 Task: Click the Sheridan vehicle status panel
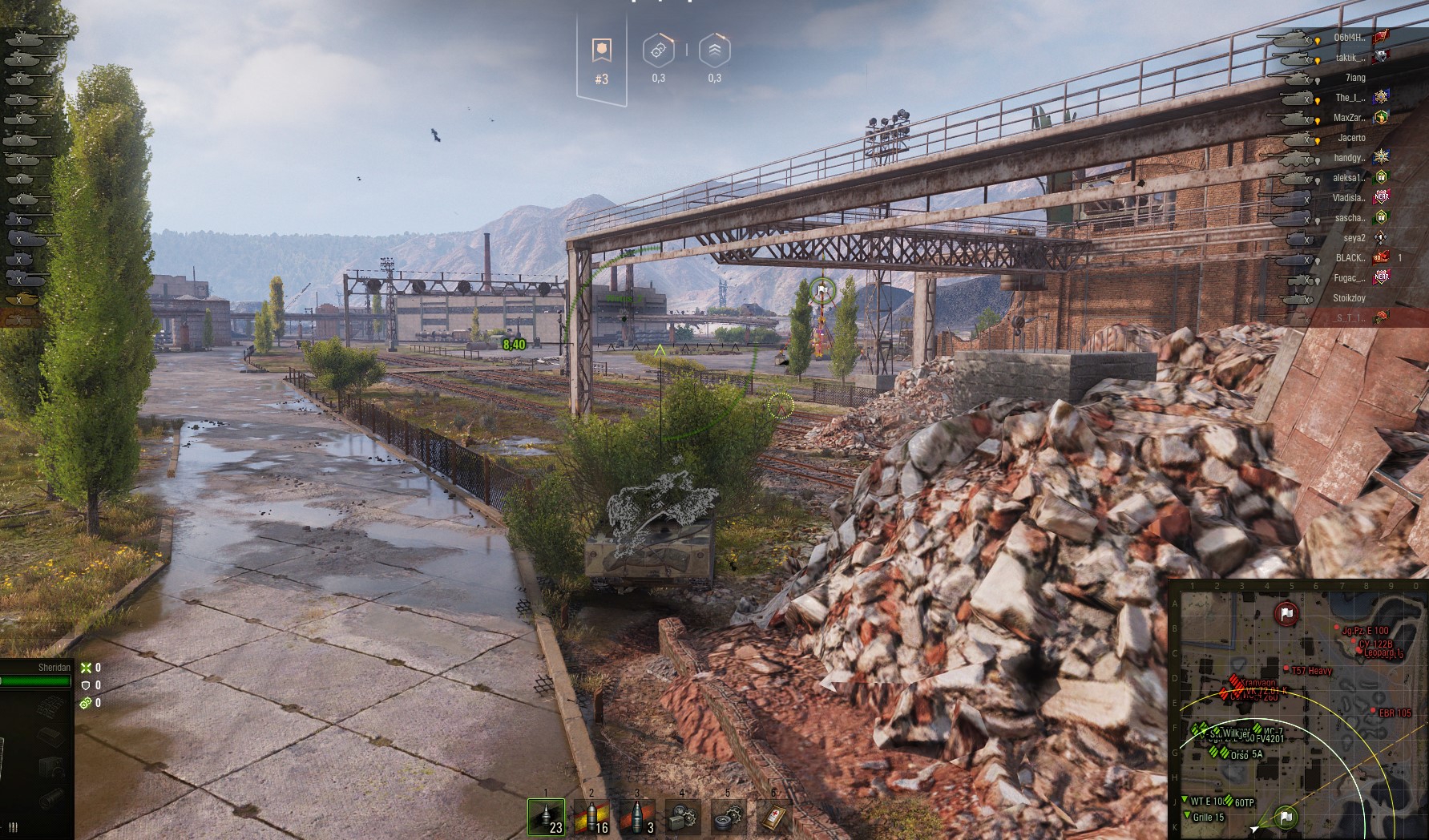[x=36, y=675]
